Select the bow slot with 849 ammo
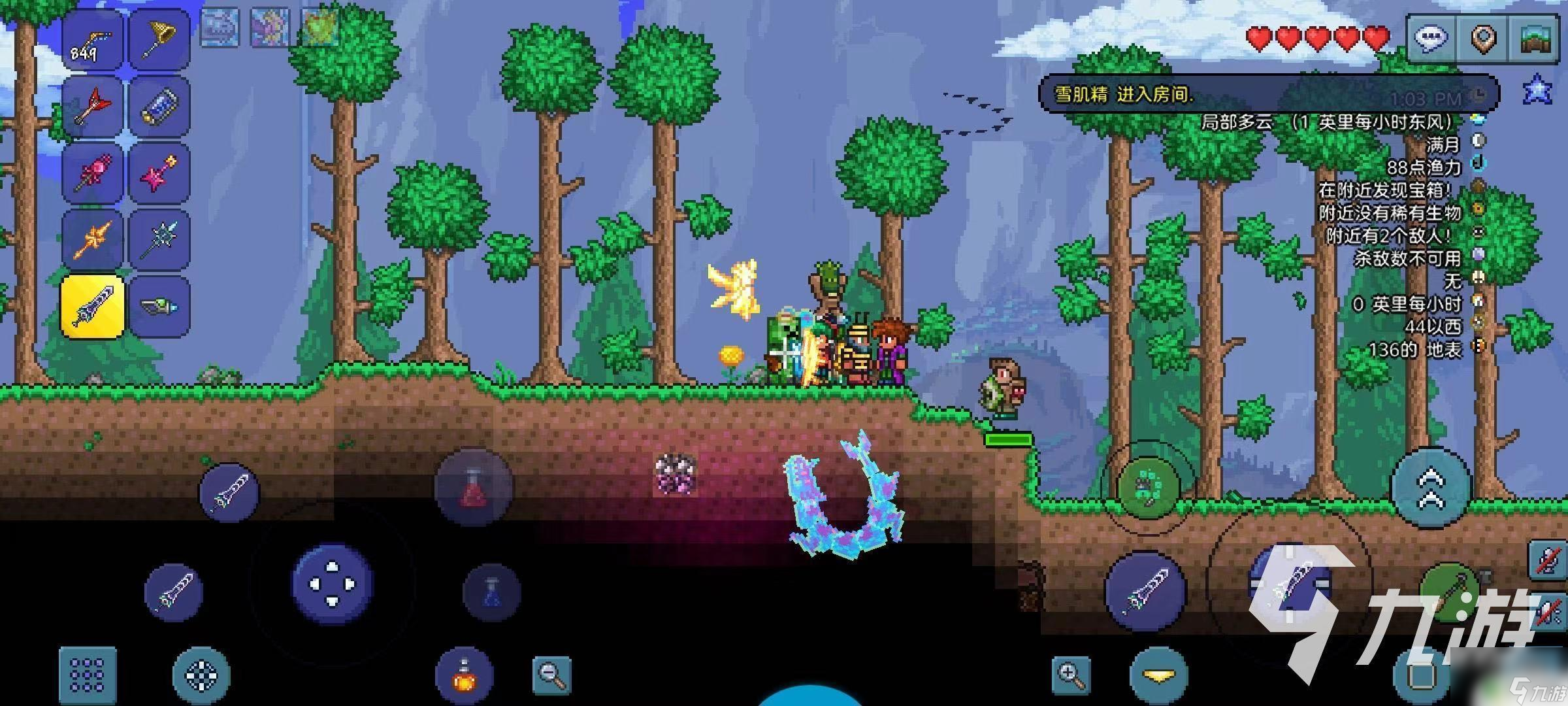Screen dimensions: 1568x706 pos(92,41)
